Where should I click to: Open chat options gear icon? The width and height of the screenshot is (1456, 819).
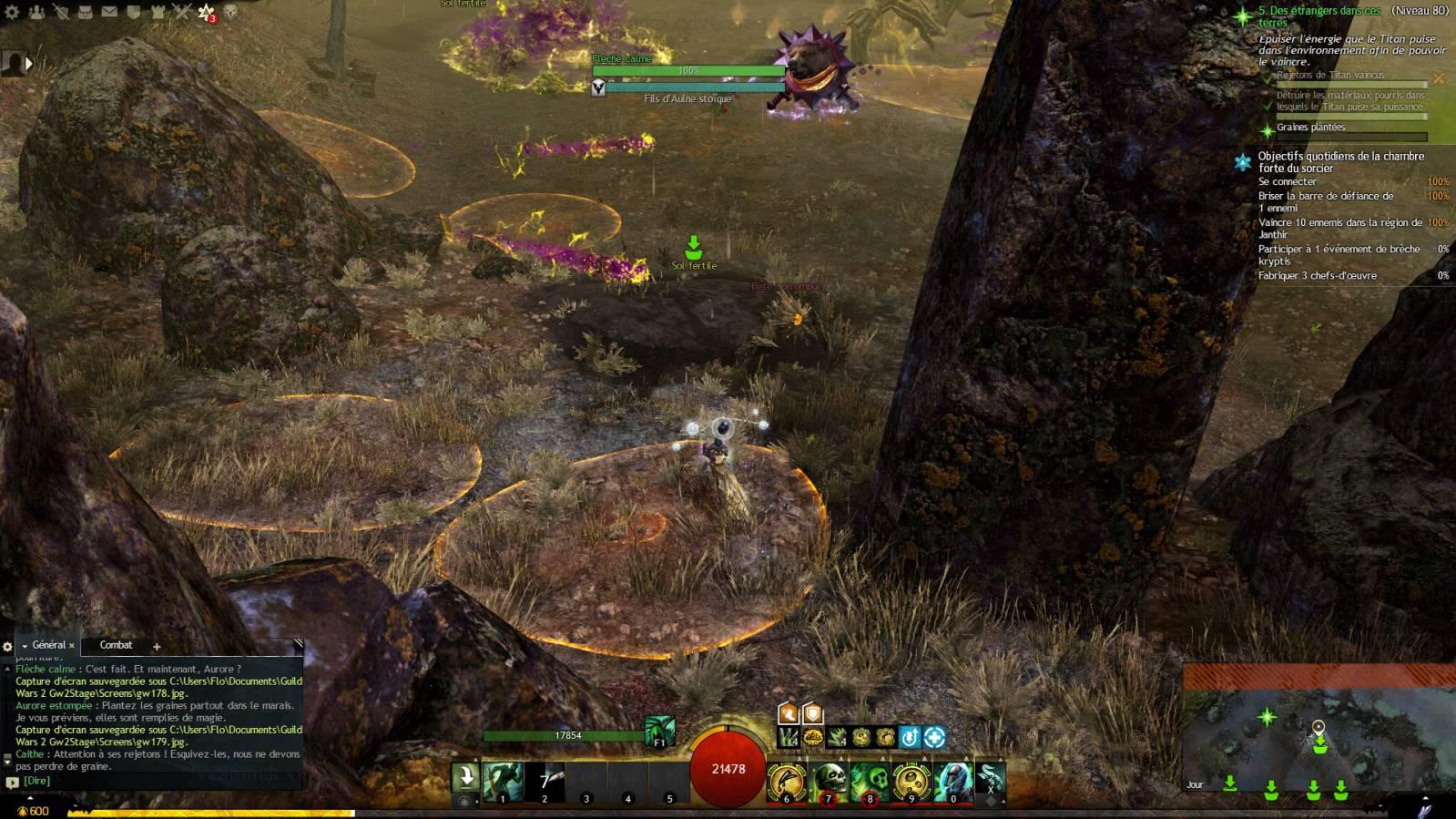[x=9, y=647]
